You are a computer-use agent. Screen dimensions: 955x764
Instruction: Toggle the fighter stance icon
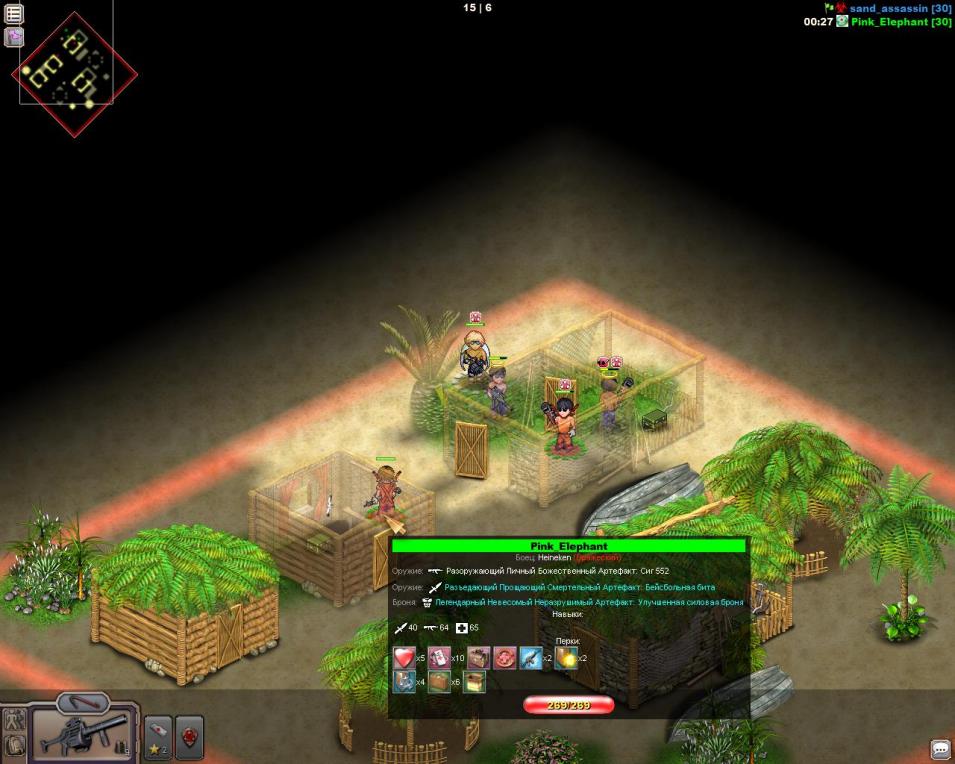(15, 719)
